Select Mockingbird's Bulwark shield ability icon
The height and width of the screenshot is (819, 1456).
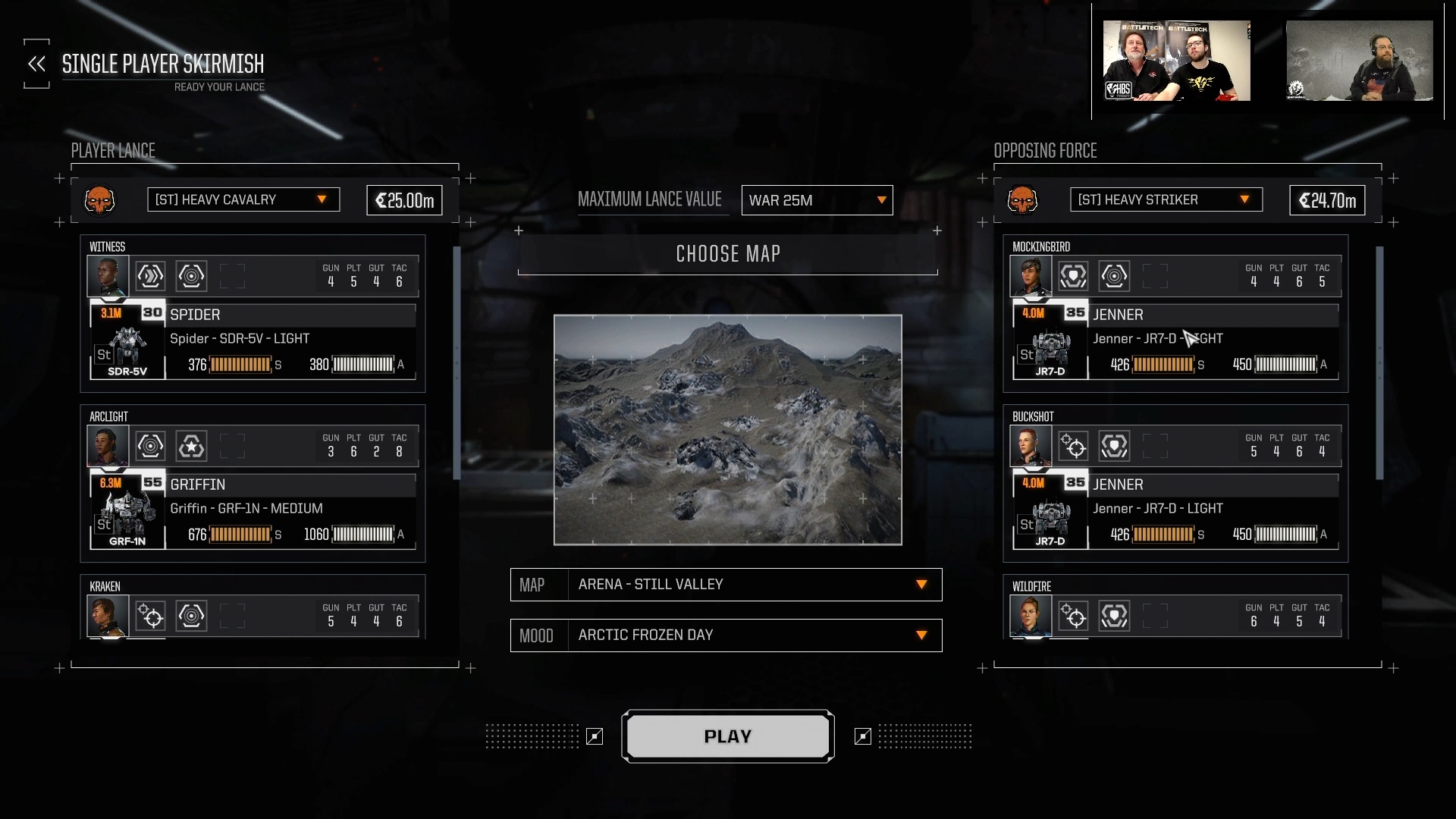(x=1074, y=276)
